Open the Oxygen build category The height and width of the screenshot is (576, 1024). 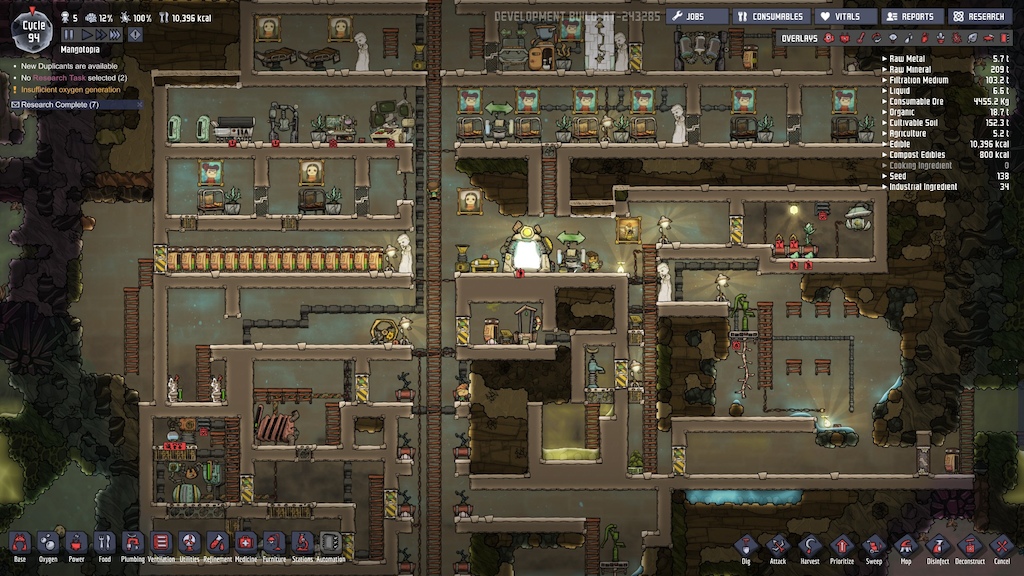click(x=47, y=545)
